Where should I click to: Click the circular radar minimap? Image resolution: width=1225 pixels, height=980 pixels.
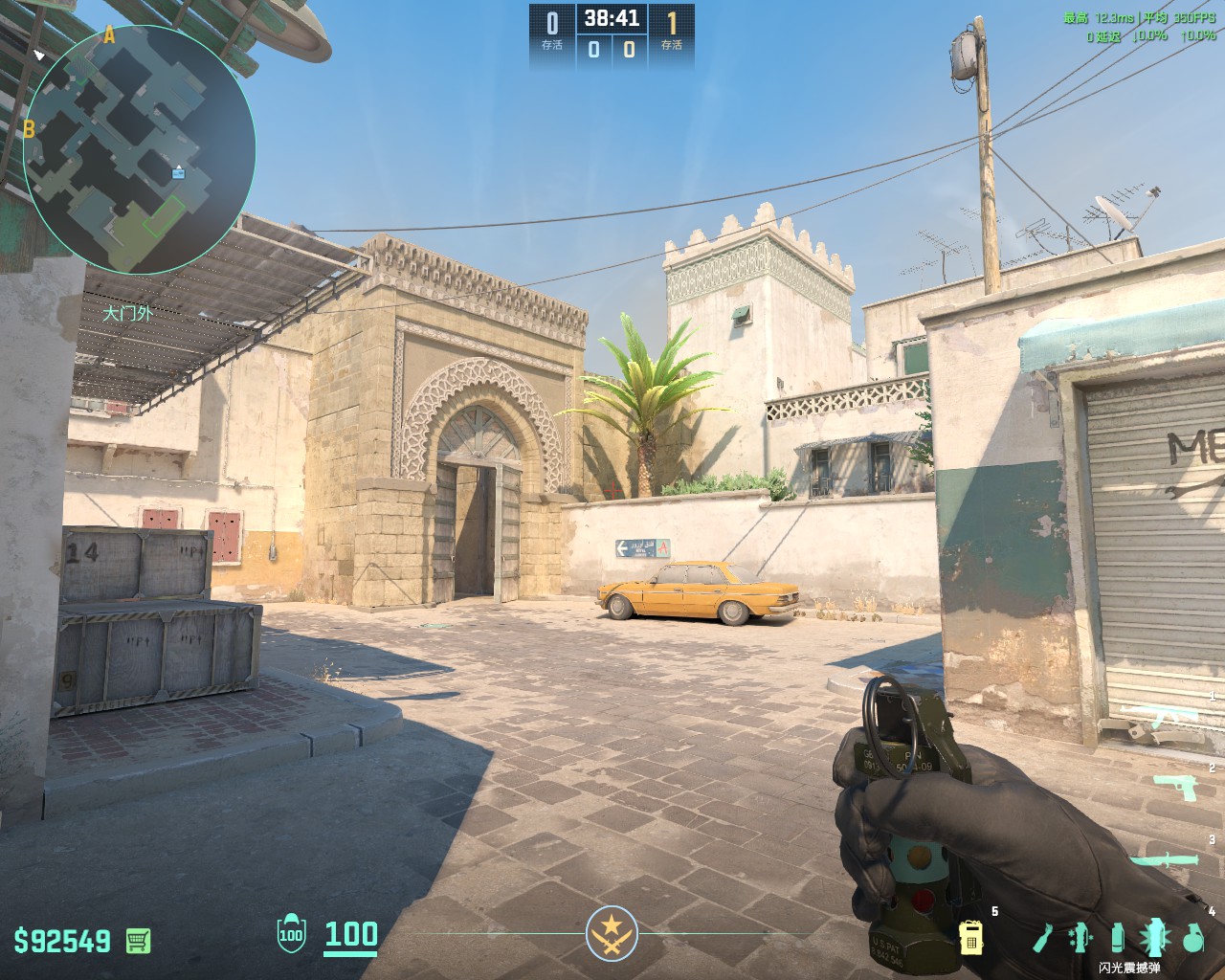click(140, 149)
